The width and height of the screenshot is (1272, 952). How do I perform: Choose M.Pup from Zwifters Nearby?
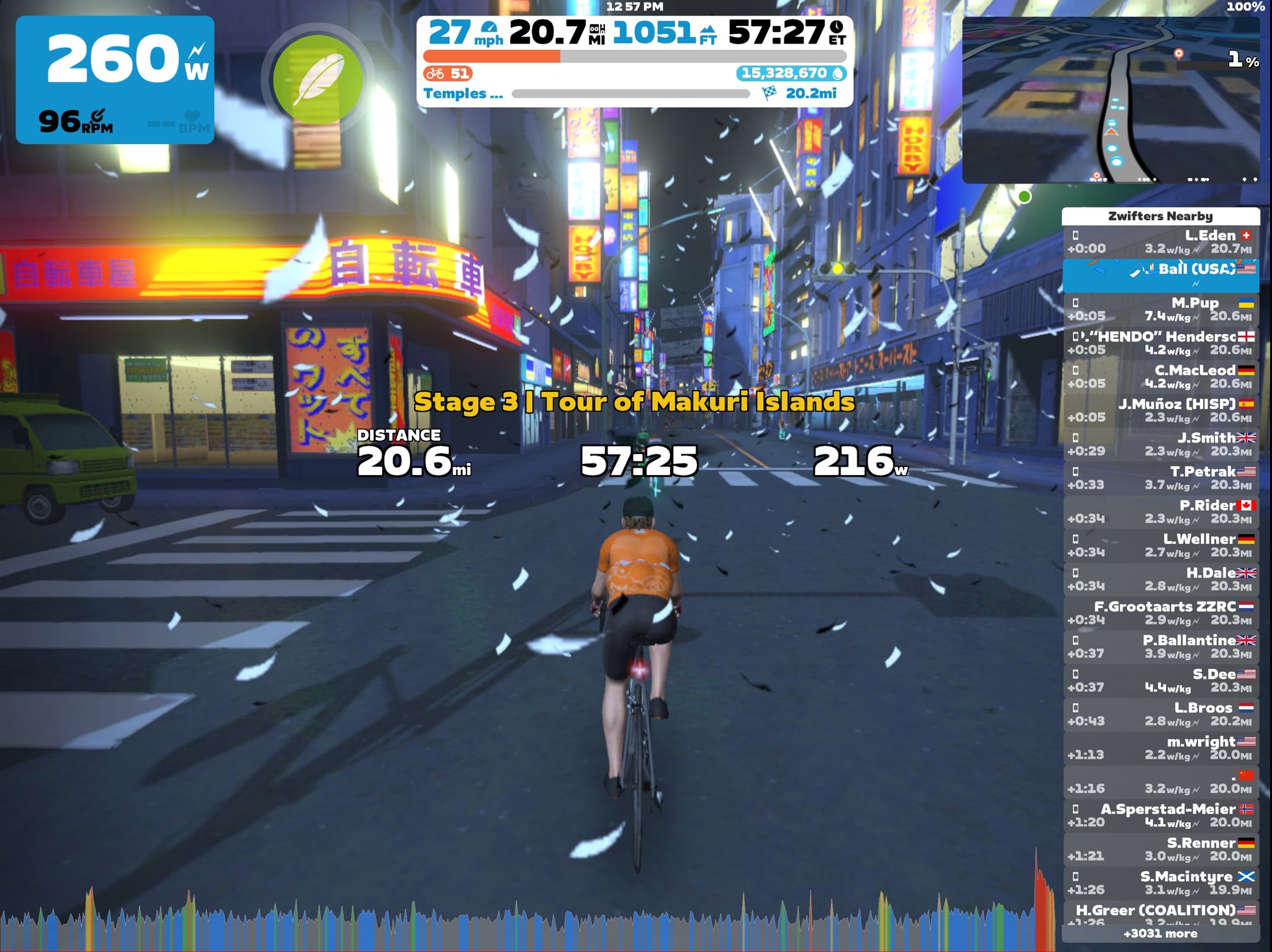(x=1160, y=309)
